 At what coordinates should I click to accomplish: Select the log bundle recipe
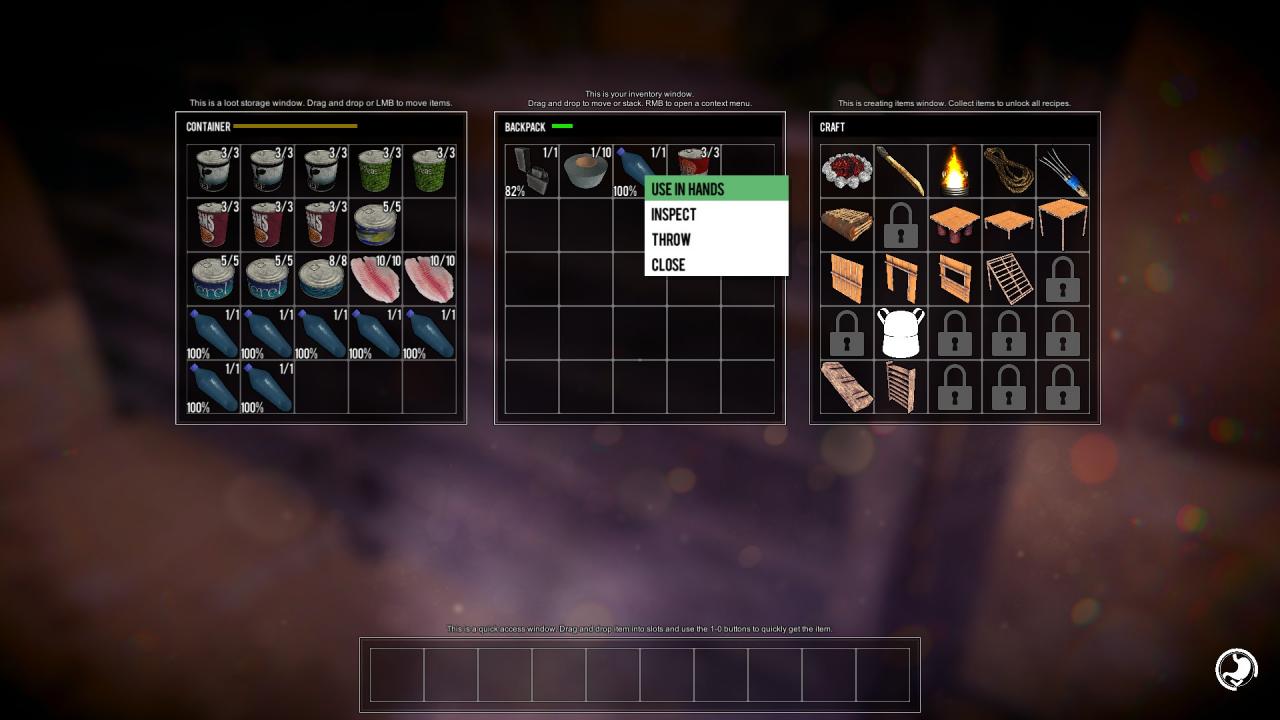pos(846,225)
